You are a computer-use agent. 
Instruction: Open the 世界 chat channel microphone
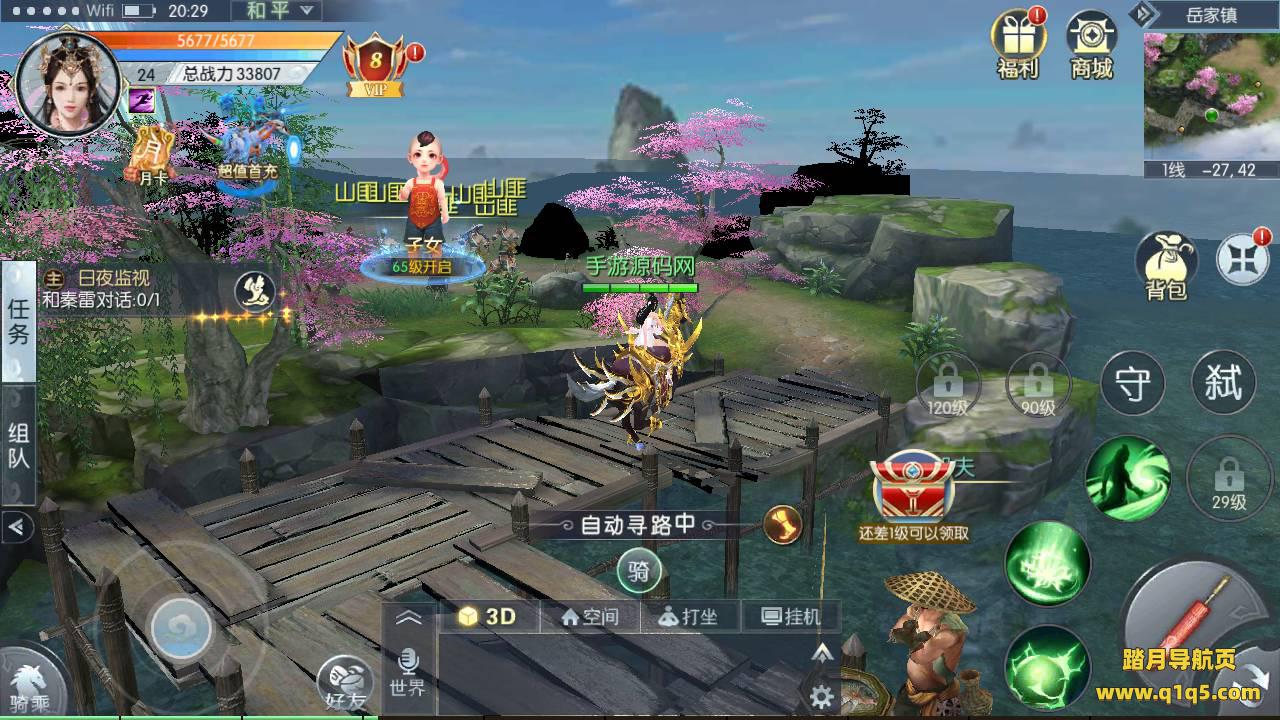point(408,670)
